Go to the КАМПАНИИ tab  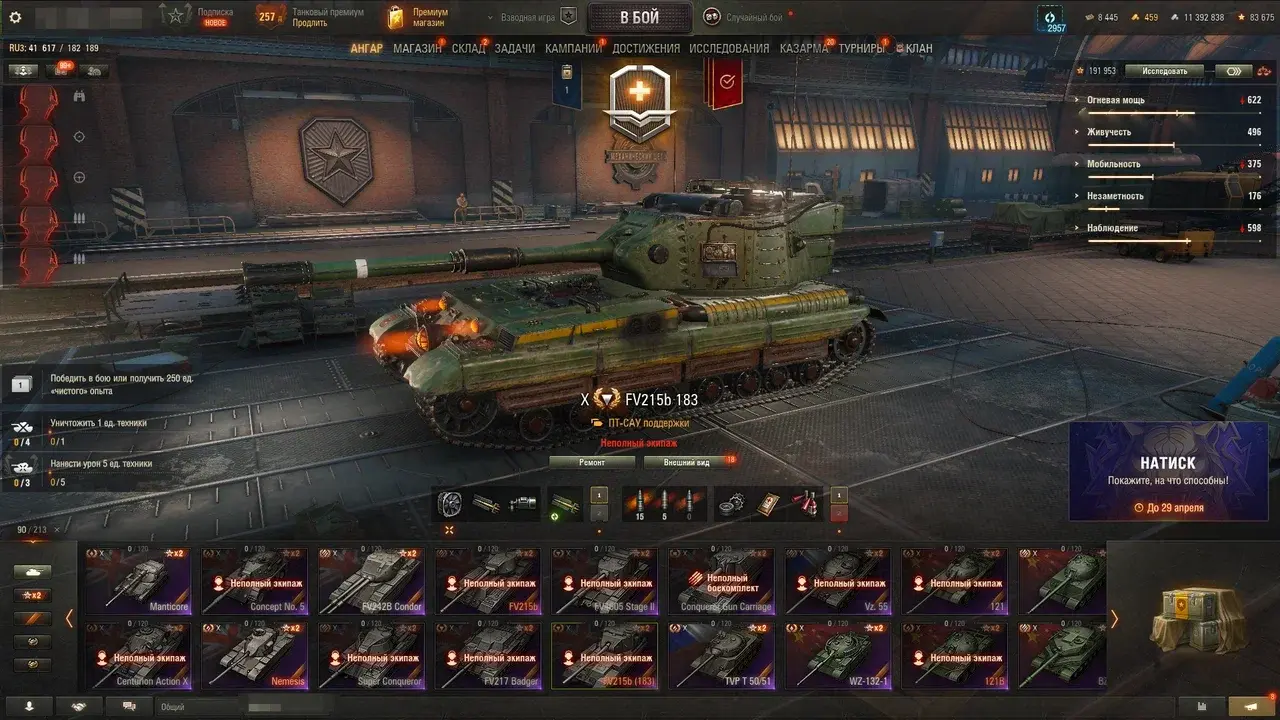[x=573, y=48]
